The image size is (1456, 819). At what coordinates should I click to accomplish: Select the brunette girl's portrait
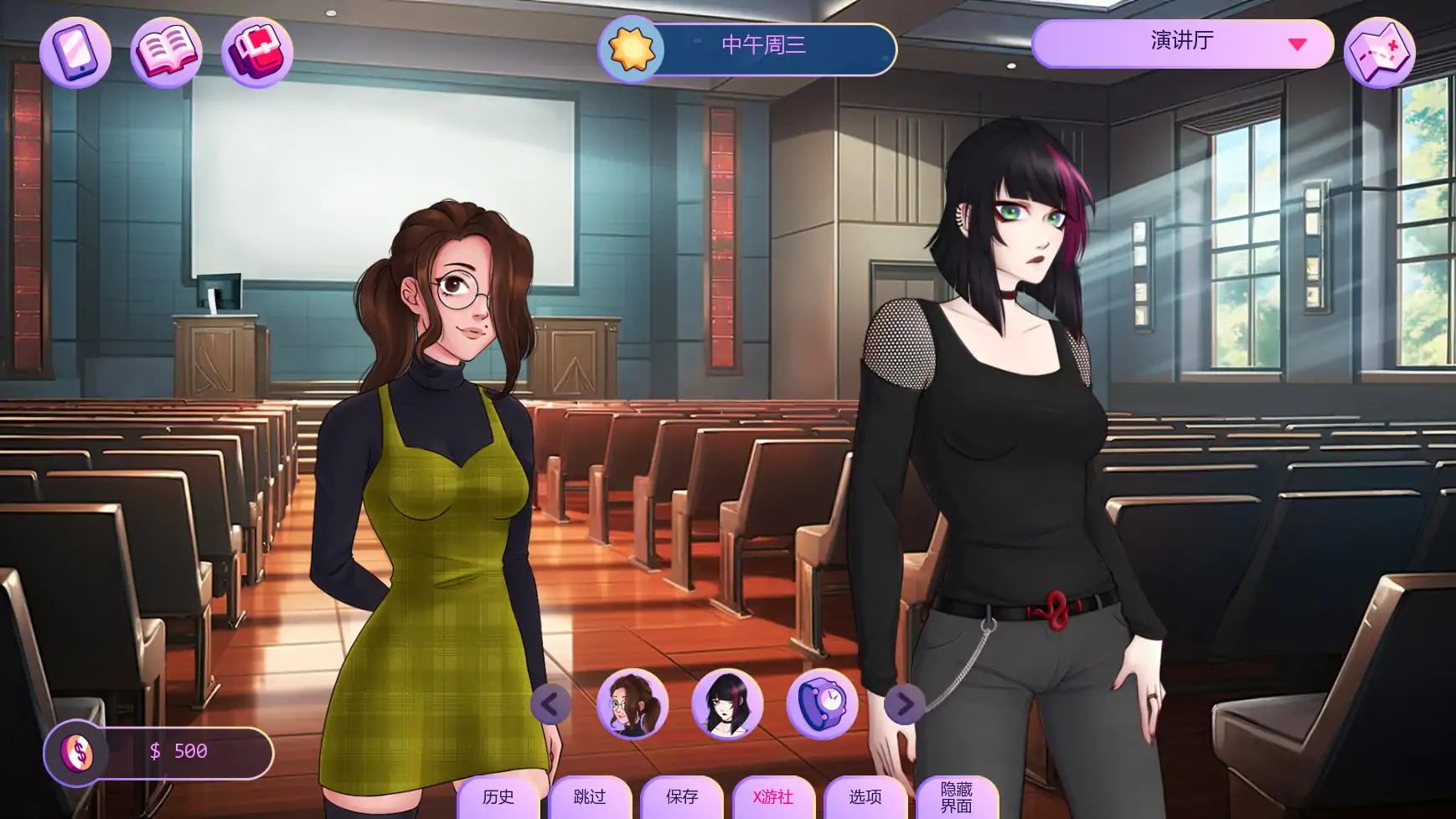click(634, 706)
